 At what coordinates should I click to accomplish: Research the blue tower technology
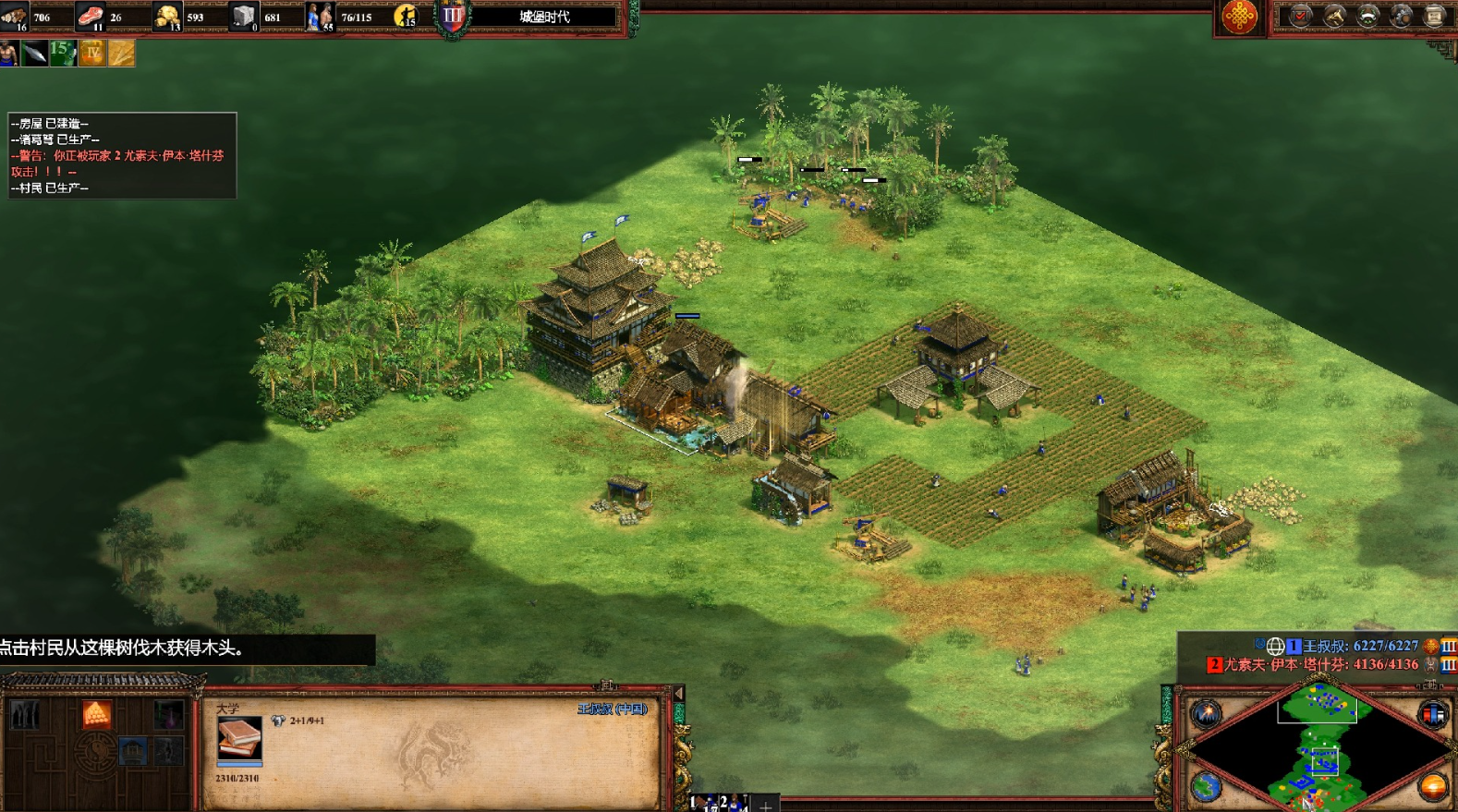point(133,750)
